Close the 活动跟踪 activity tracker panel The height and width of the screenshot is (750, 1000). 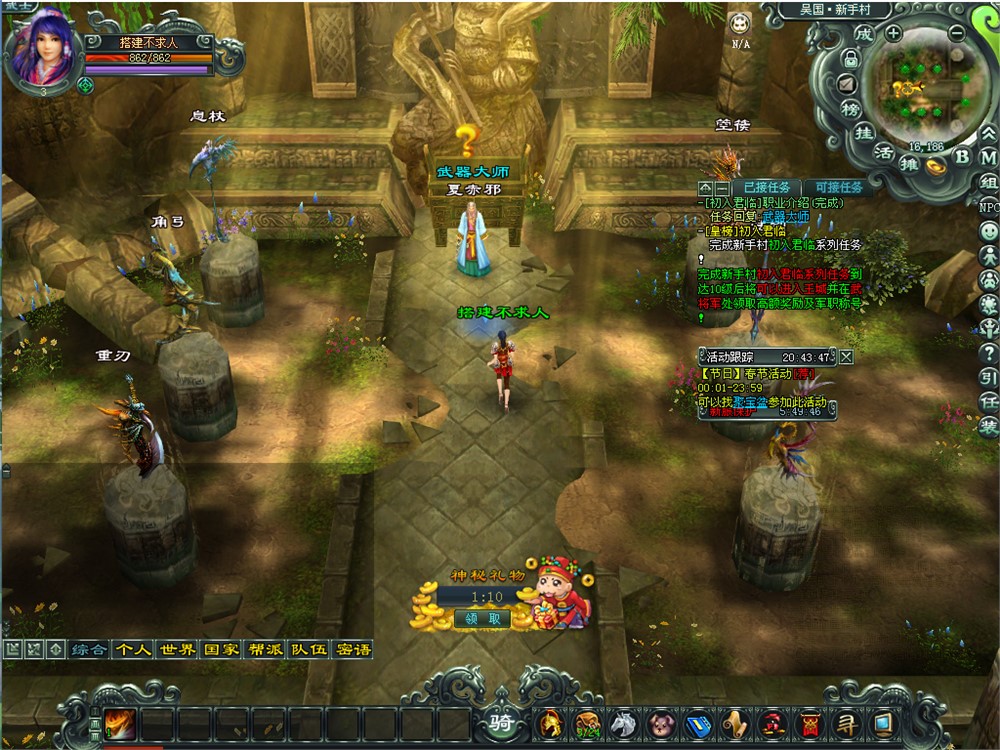[846, 356]
